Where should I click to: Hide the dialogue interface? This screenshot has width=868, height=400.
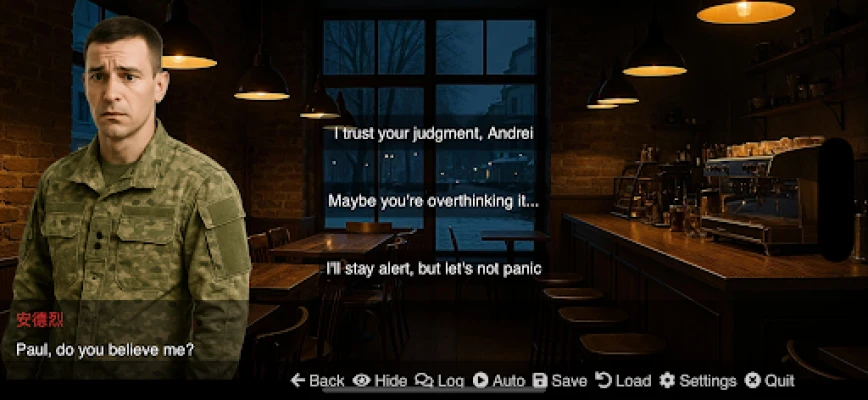click(380, 381)
